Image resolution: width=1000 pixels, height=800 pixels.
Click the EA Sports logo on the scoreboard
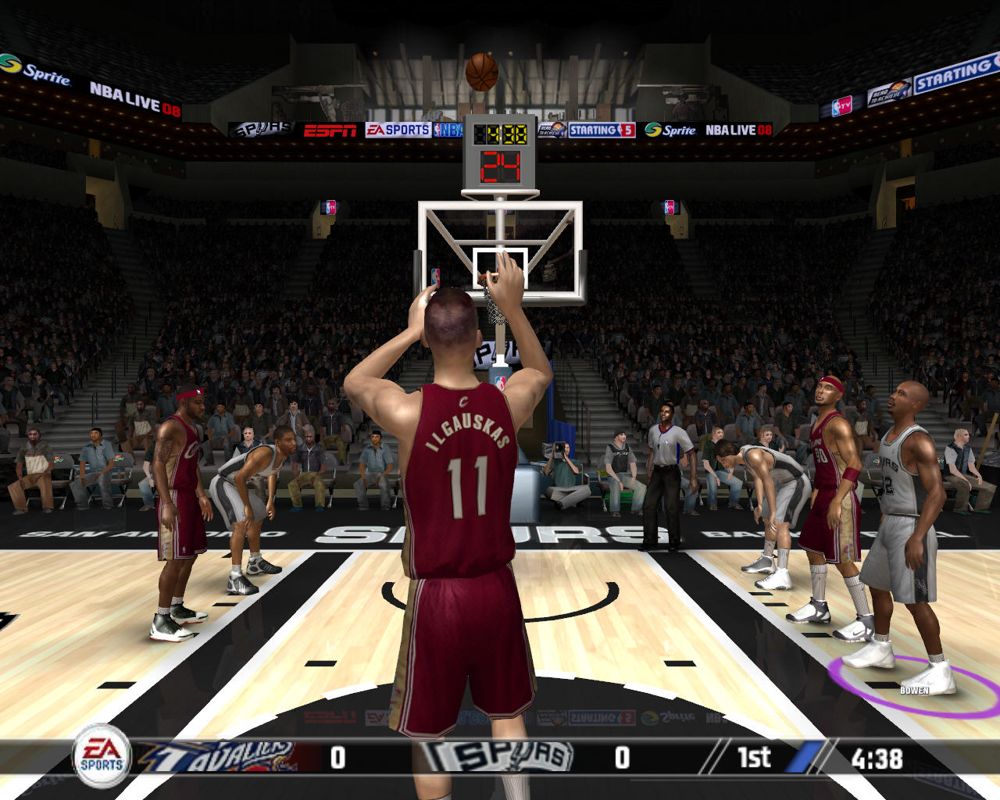[x=101, y=756]
